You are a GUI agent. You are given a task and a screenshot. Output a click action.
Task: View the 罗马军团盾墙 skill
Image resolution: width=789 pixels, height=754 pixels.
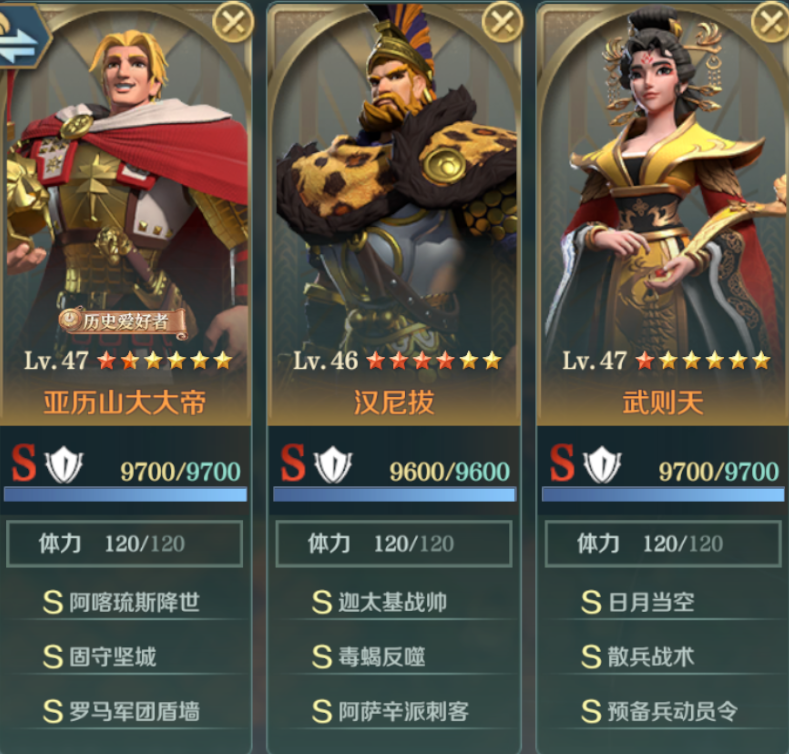coord(123,711)
